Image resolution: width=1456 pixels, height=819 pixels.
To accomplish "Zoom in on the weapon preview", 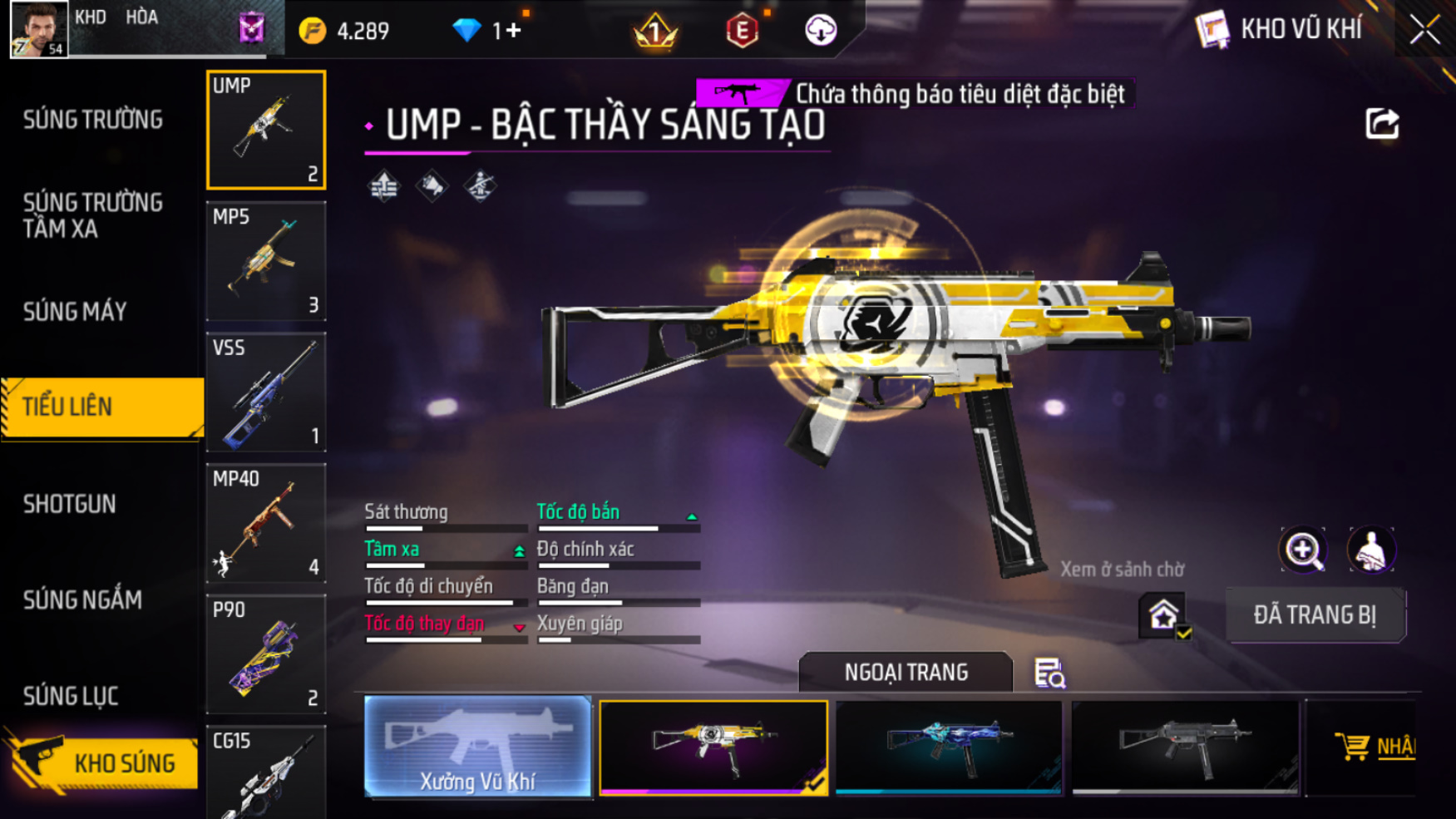I will [x=1303, y=550].
